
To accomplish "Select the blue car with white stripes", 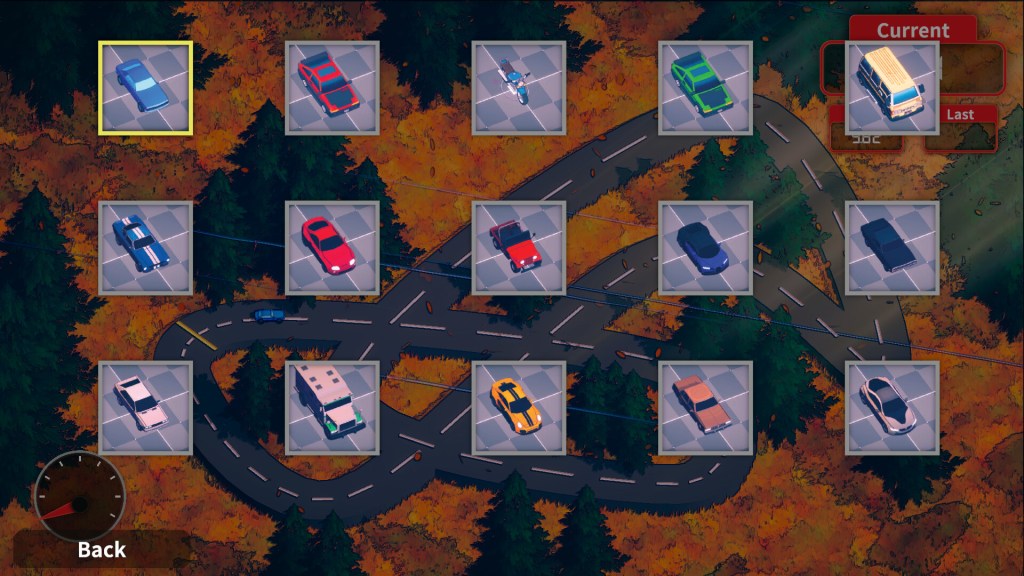I will [145, 248].
